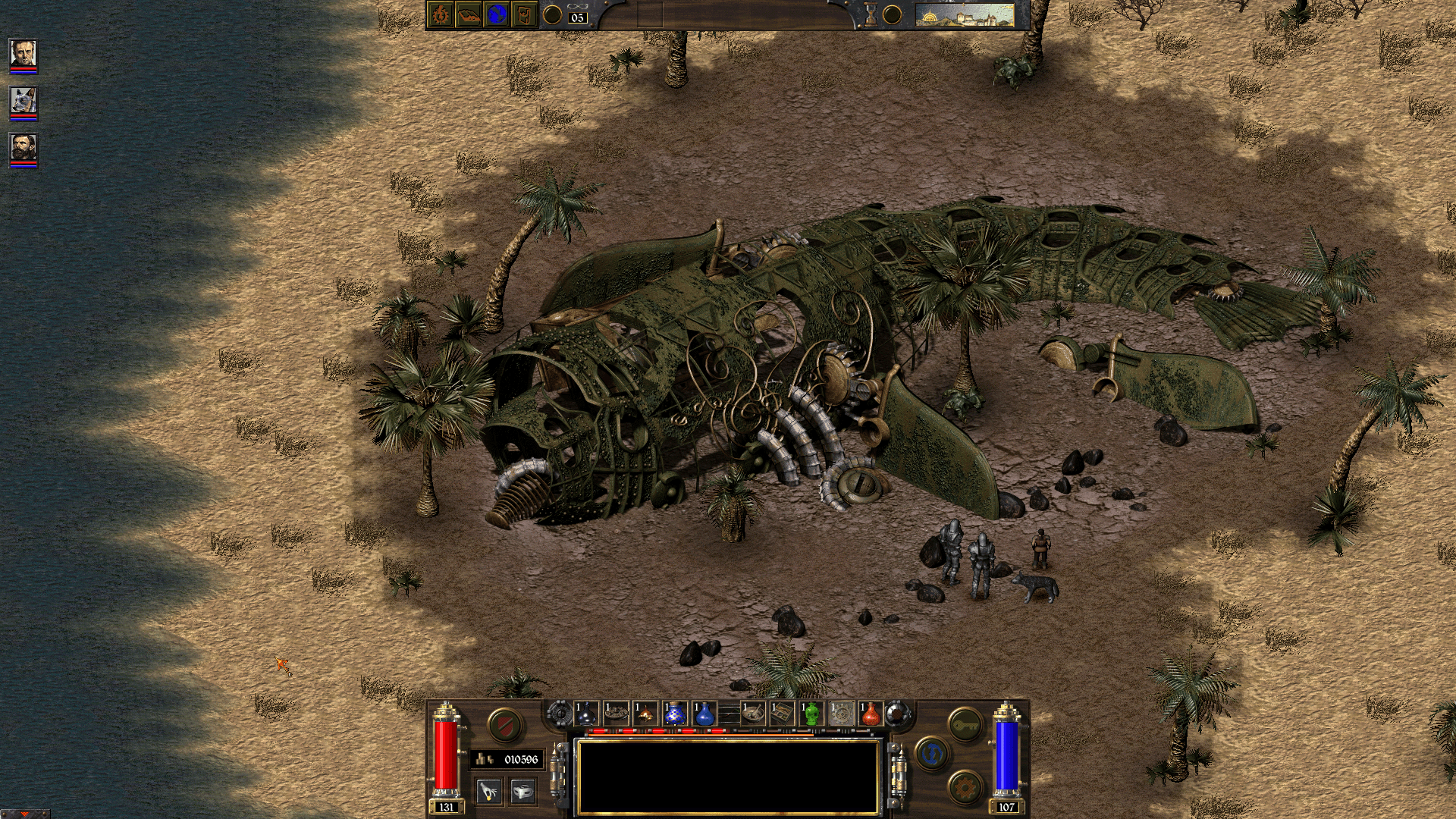
Task: Open the character sheet with the gear-lightning icon
Action: tap(441, 14)
